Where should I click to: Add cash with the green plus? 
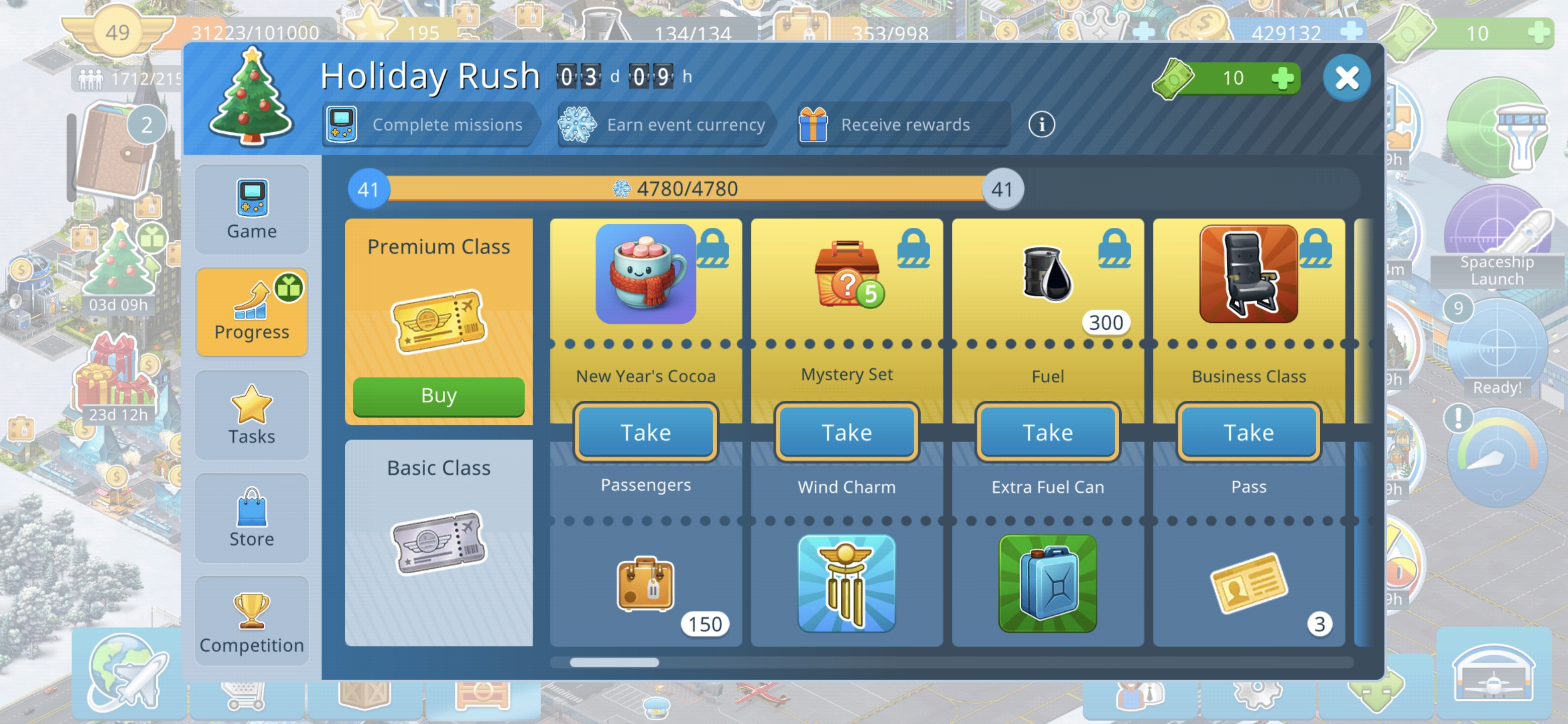pyautogui.click(x=1283, y=78)
